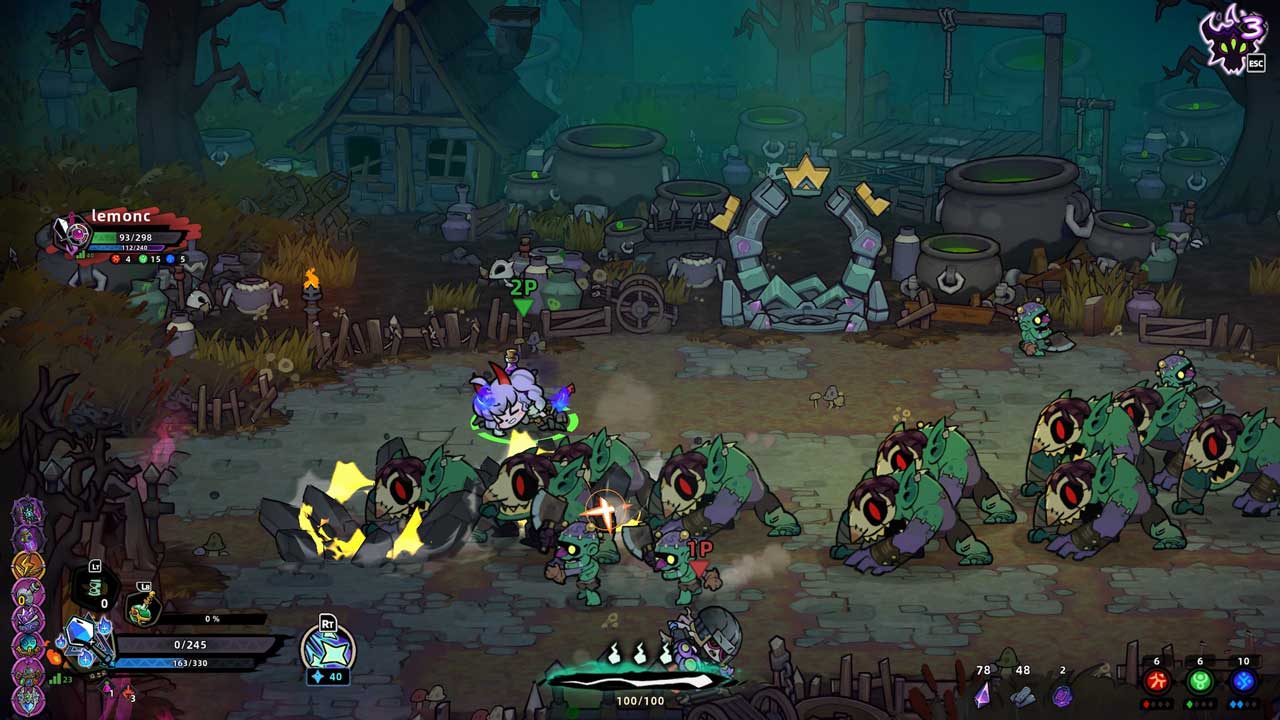The width and height of the screenshot is (1280, 720).
Task: Trigger the four-point star ability
Action: click(328, 648)
